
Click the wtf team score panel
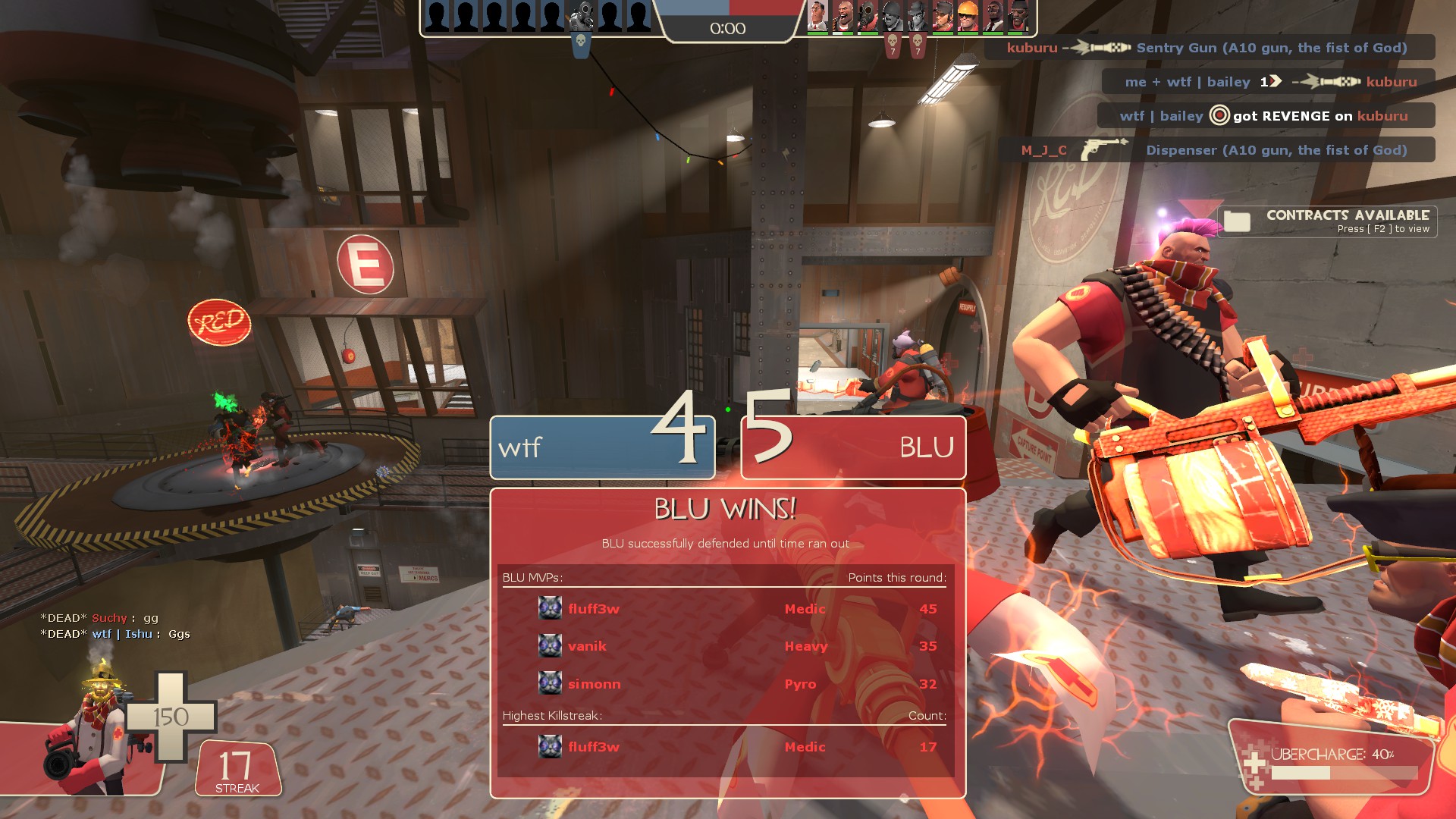coord(602,447)
